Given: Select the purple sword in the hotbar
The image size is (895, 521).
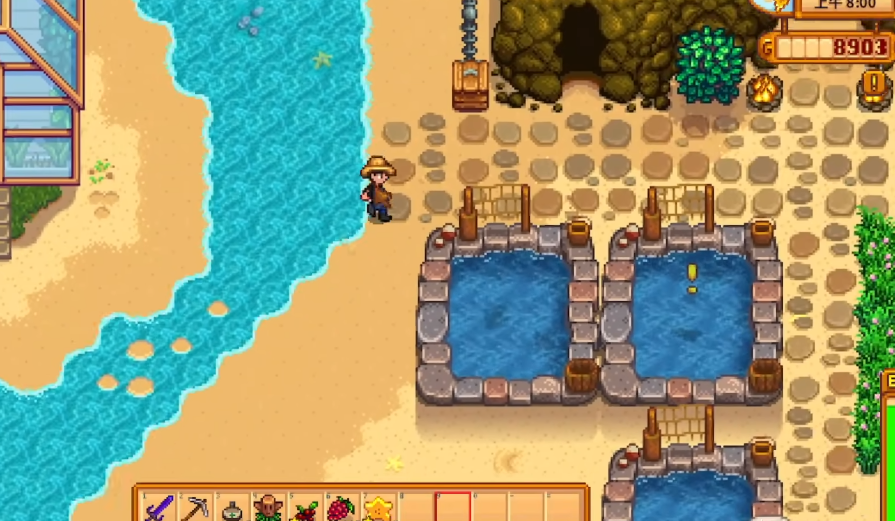Looking at the screenshot, I should click(159, 508).
